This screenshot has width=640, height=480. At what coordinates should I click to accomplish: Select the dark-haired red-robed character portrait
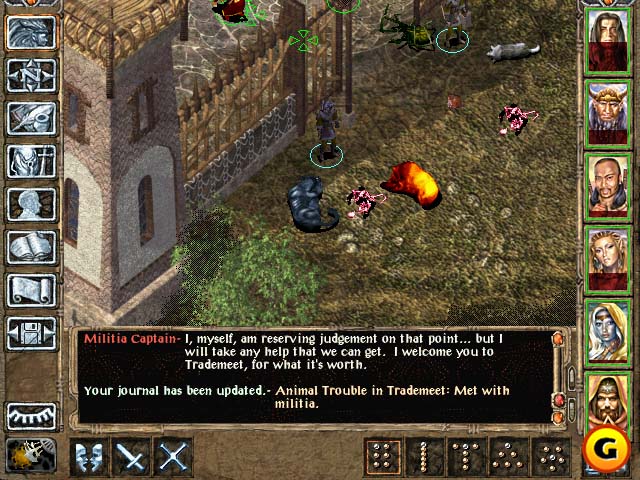pos(607,41)
